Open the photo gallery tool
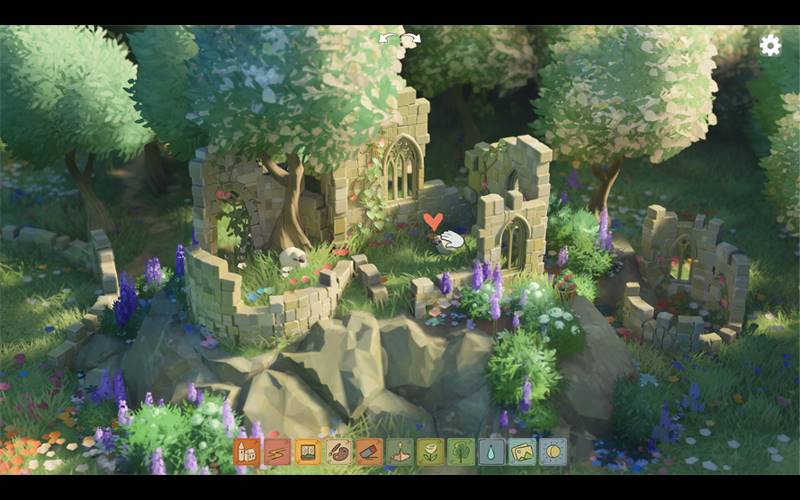 pos(522,452)
